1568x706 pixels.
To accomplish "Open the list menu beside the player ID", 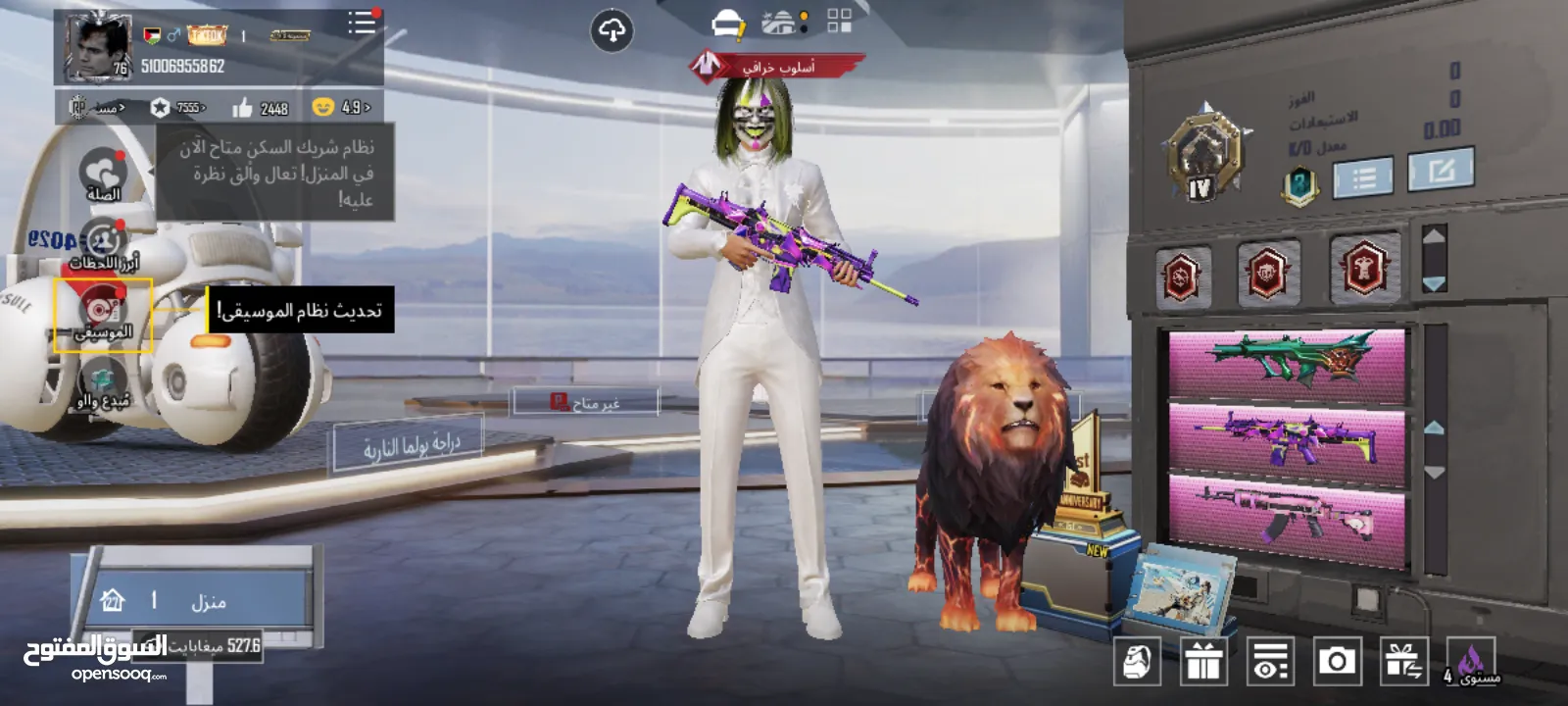I will 361,23.
